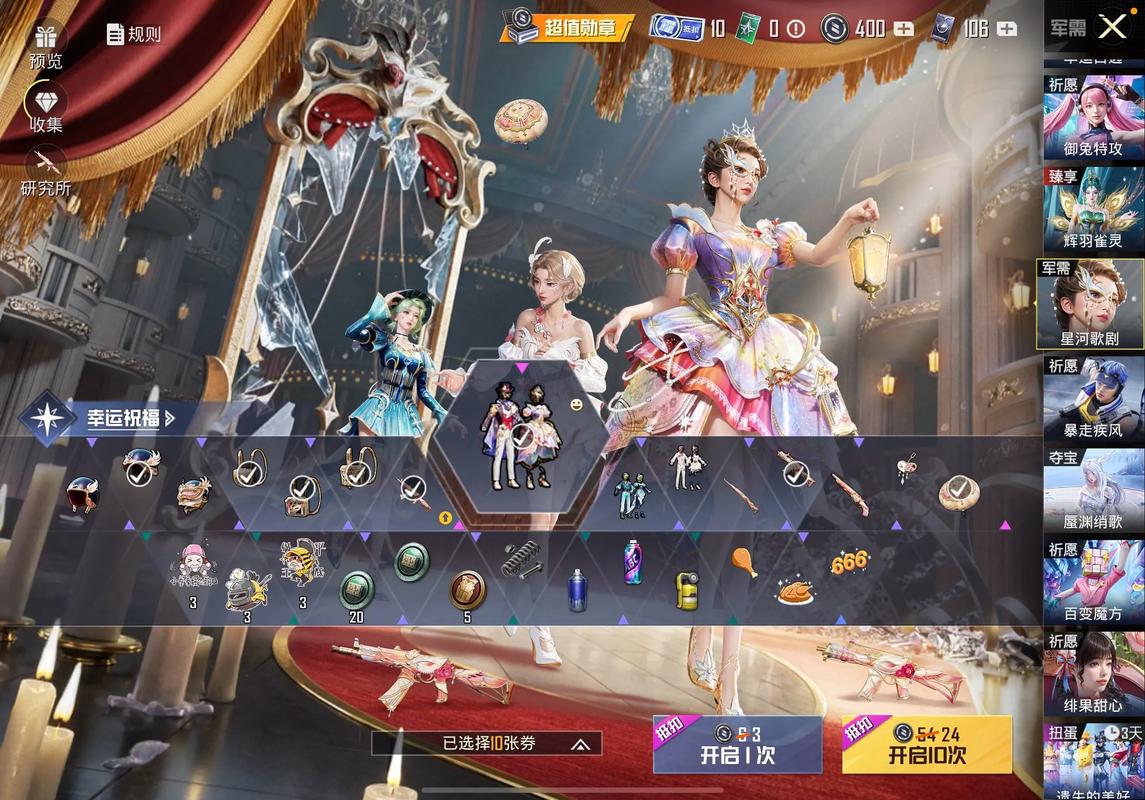Select the couple outfit grand prize

click(x=521, y=435)
